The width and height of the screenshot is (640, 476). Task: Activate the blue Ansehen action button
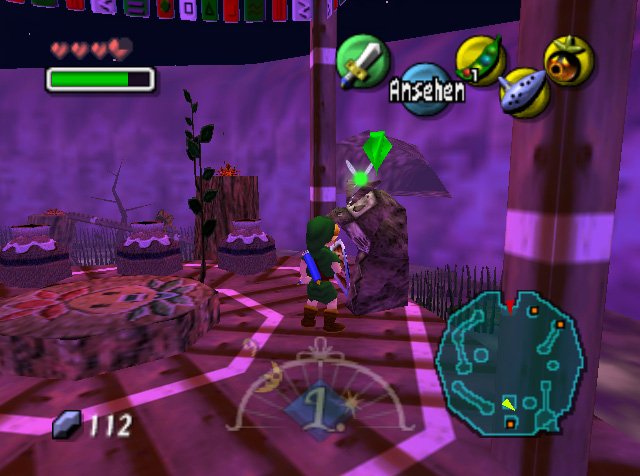tap(427, 92)
